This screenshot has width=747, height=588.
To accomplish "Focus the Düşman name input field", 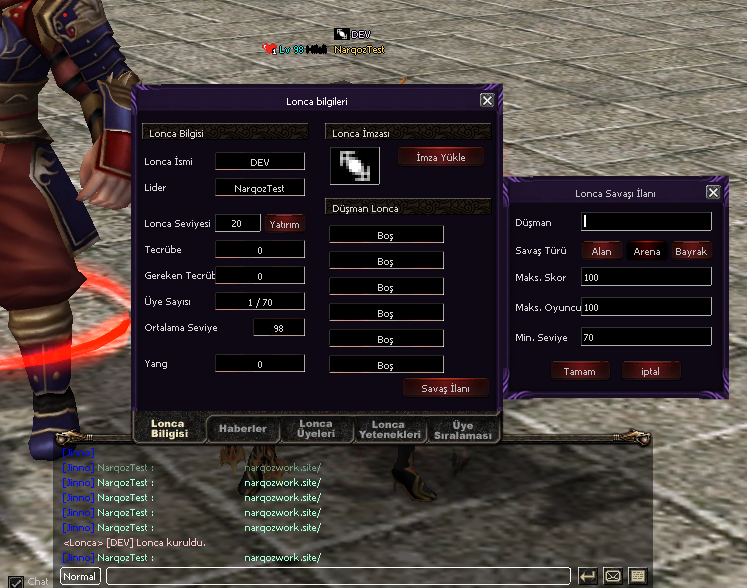I will pos(647,221).
